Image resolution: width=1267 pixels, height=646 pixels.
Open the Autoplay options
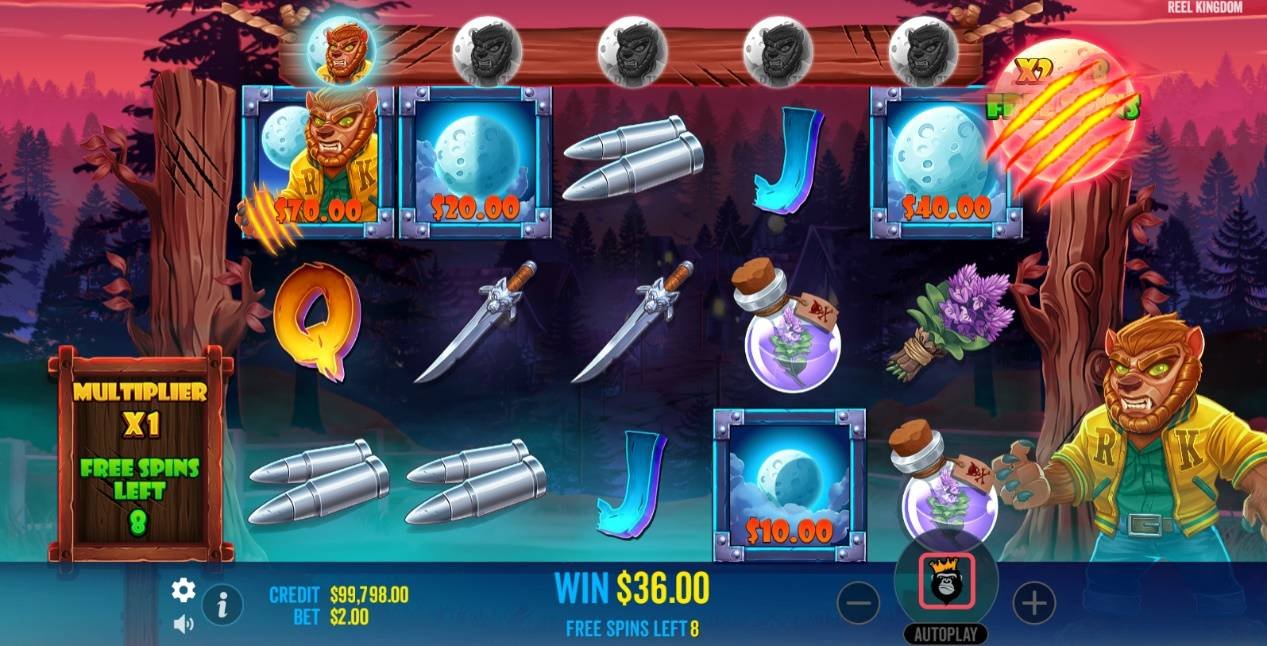945,634
